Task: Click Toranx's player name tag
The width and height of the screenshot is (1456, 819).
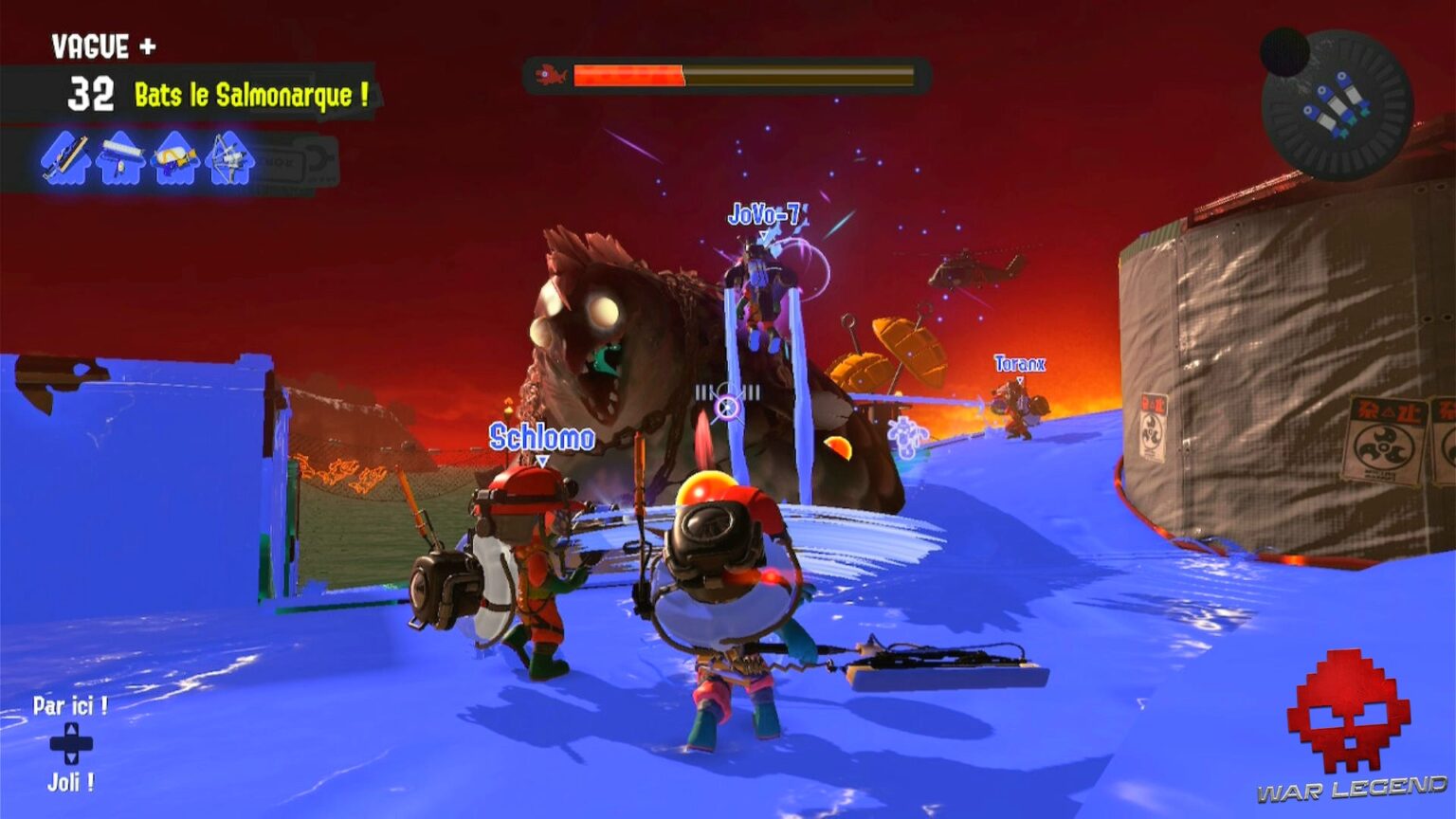Action: click(1019, 361)
